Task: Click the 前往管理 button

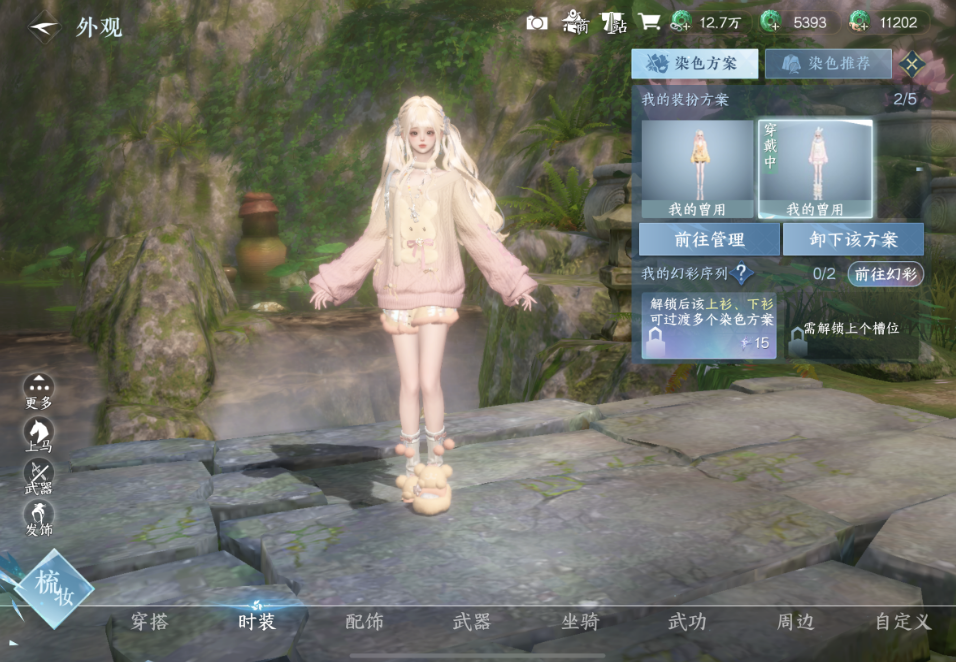Action: pos(709,240)
